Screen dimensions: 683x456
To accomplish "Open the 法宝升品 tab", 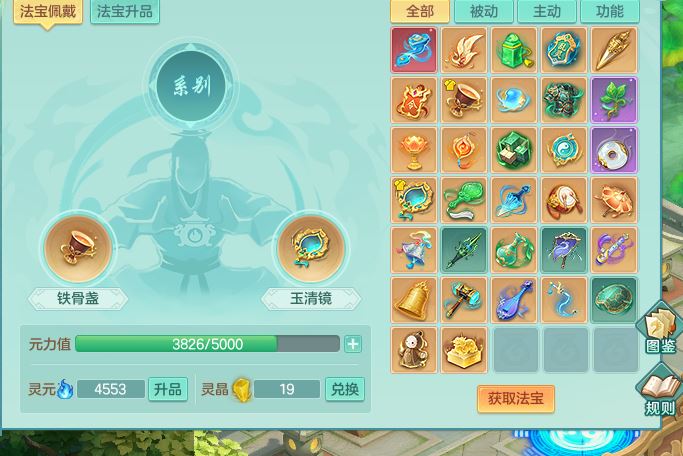I will [x=125, y=12].
